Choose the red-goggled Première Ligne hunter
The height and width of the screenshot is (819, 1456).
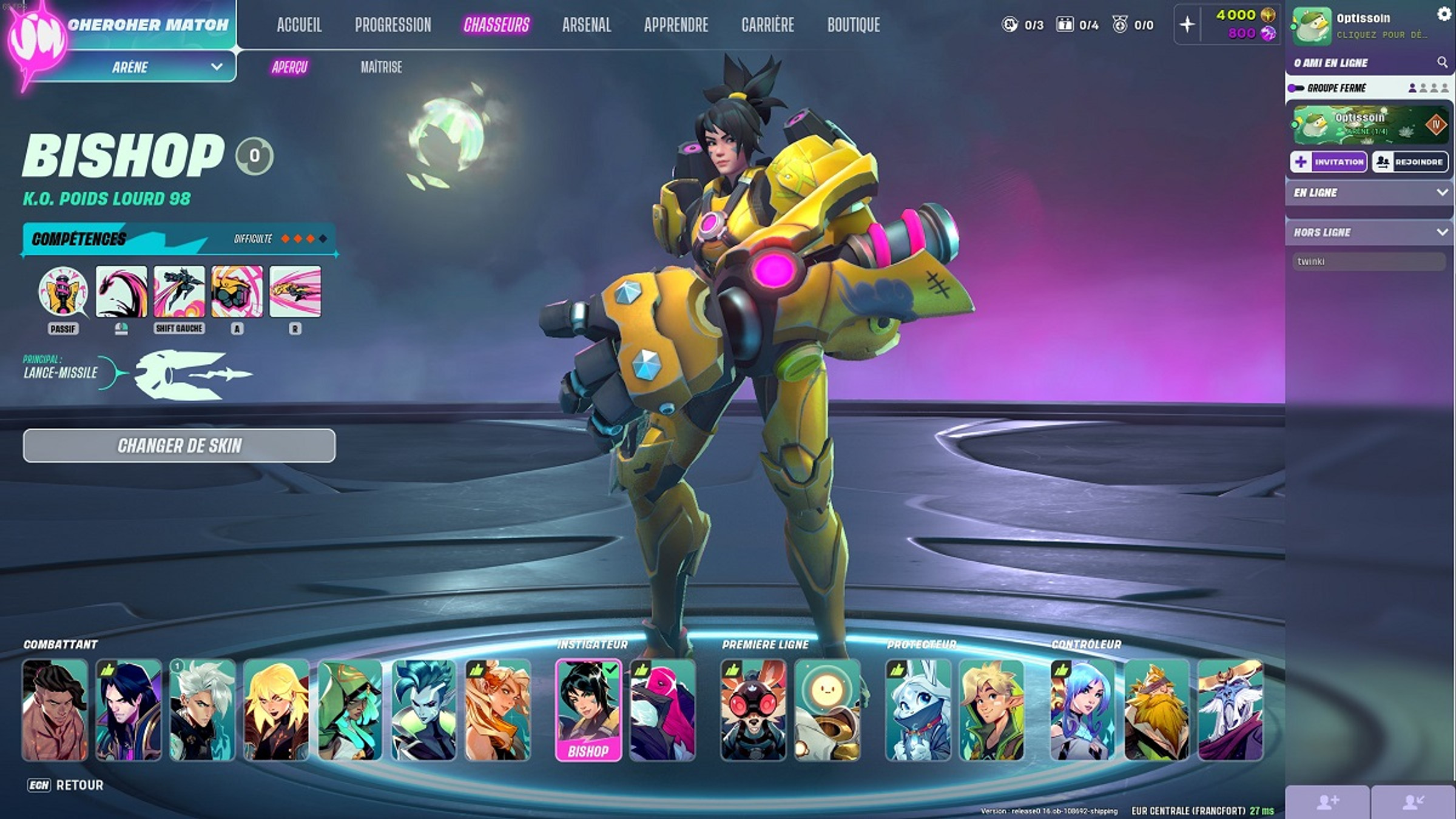(753, 710)
